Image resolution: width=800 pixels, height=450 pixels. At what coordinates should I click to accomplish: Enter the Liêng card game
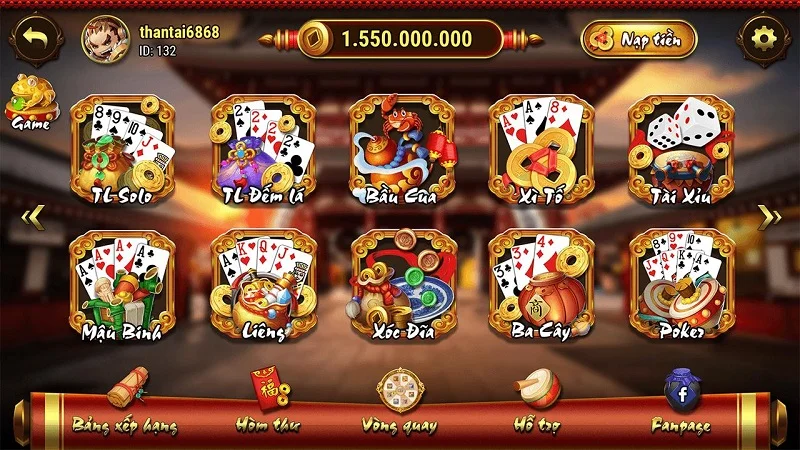pyautogui.click(x=262, y=286)
